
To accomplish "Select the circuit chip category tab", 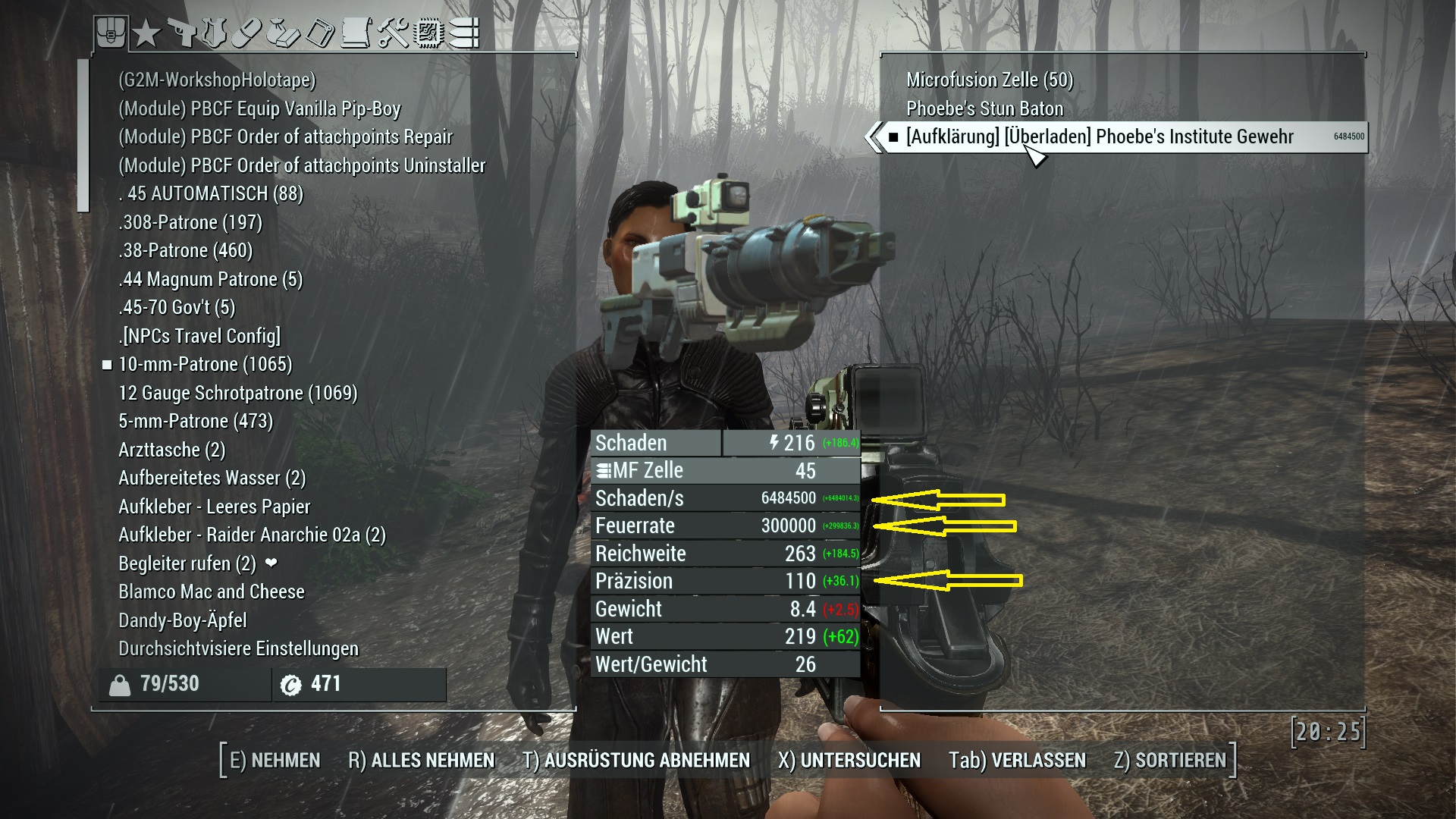I will [428, 33].
